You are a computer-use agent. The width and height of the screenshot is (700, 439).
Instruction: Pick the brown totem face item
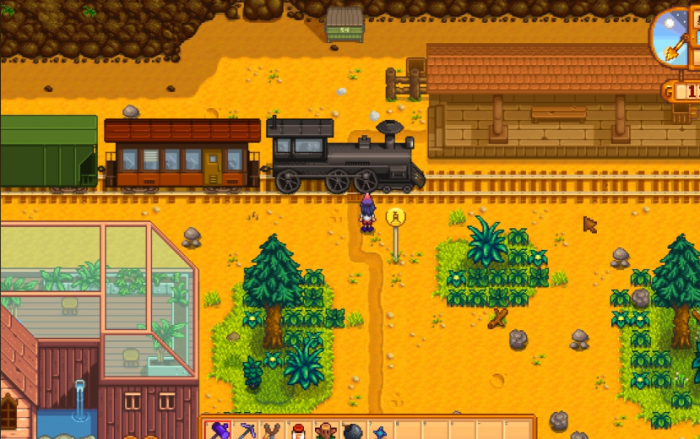pos(325,432)
